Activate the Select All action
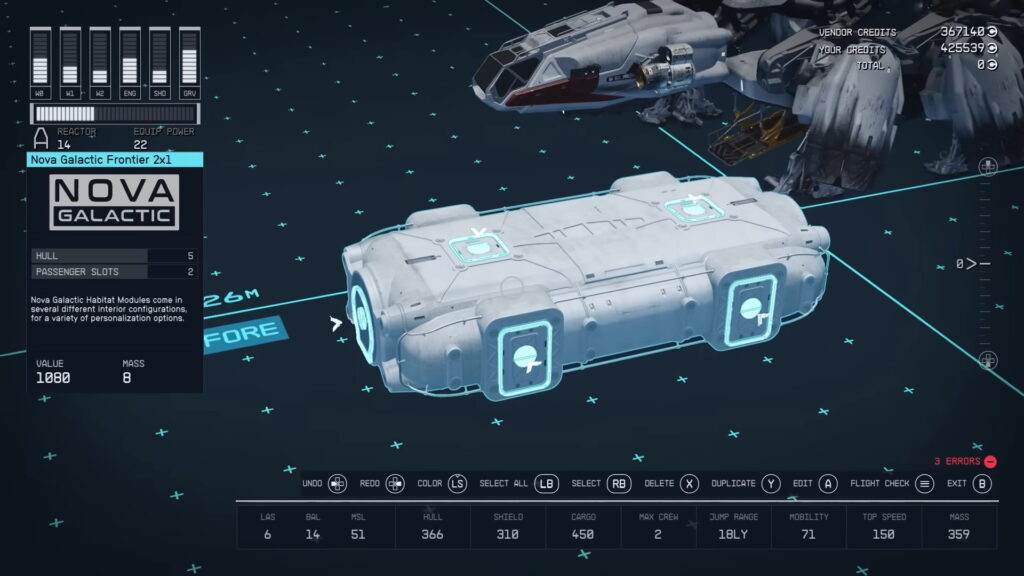The height and width of the screenshot is (576, 1024). (503, 484)
